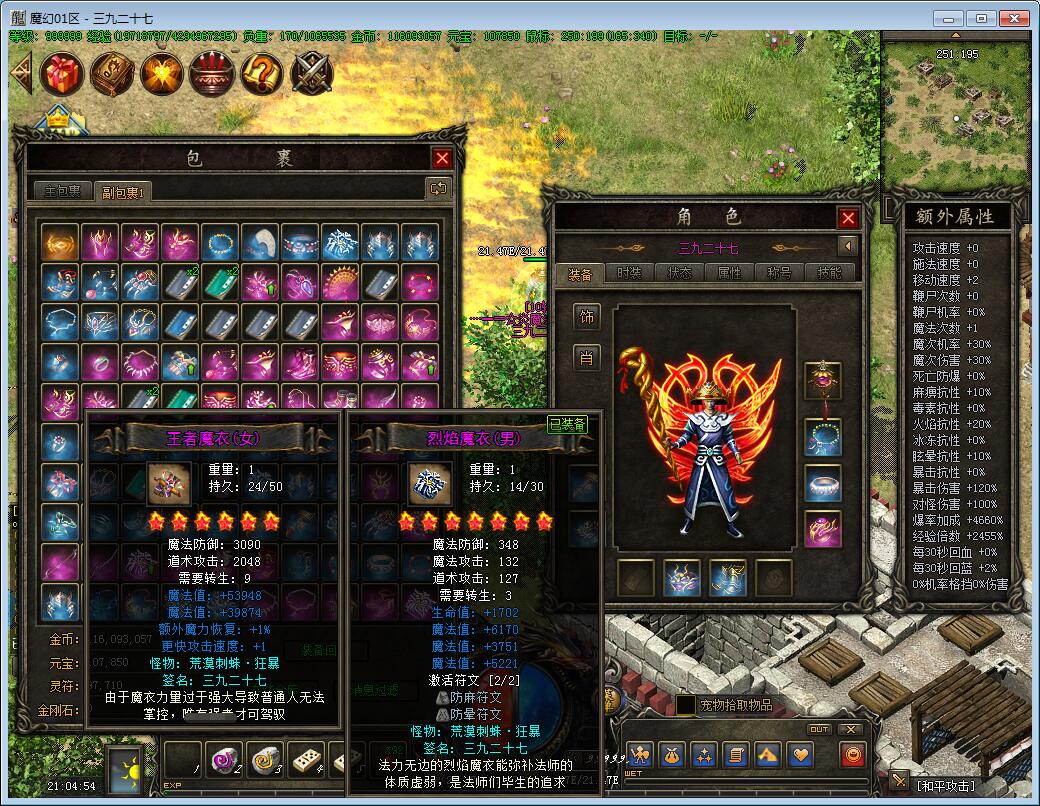Click the minimap in the corner
This screenshot has height=806, width=1040.
[x=957, y=110]
